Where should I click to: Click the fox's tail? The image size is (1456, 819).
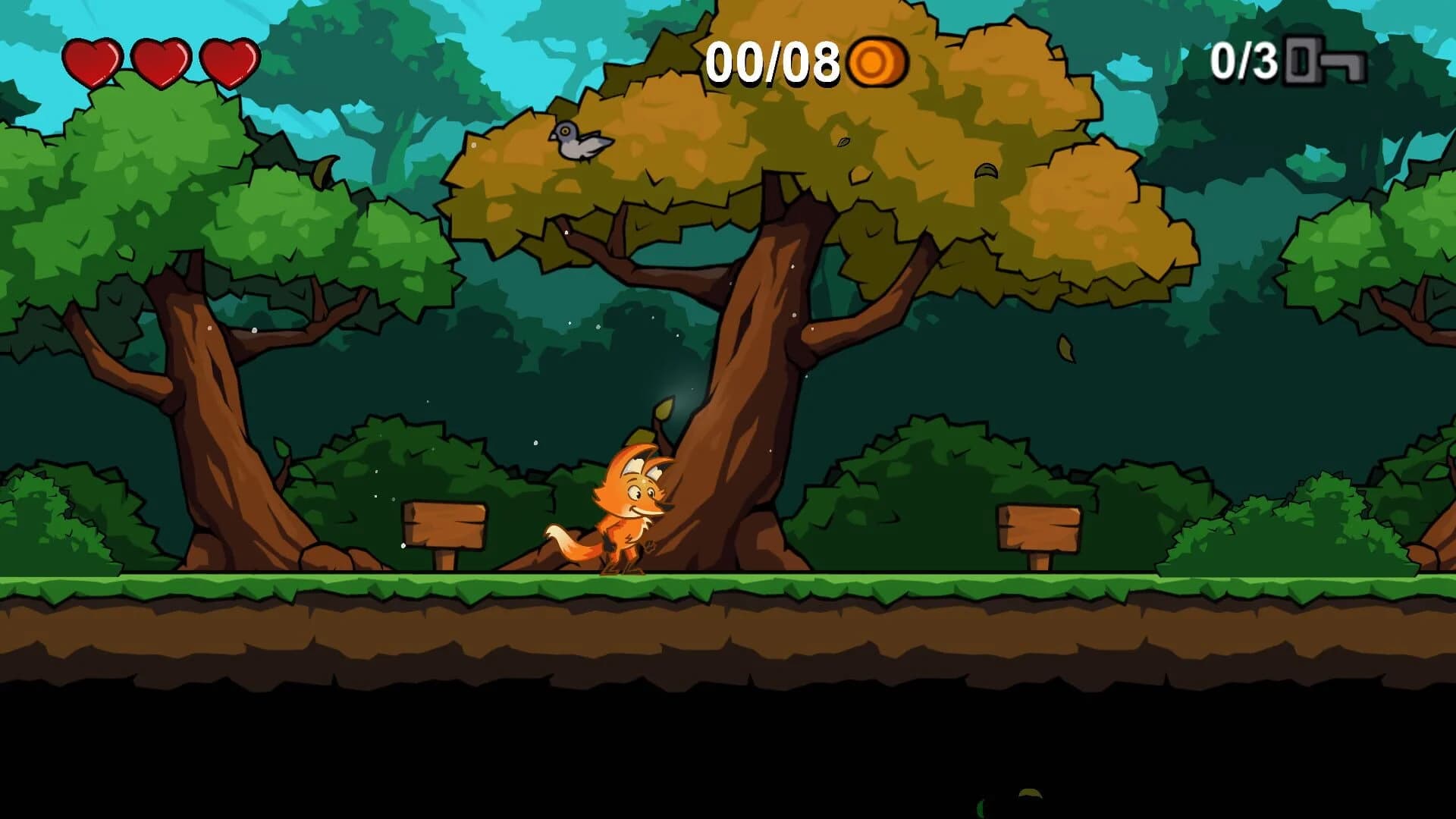point(569,546)
